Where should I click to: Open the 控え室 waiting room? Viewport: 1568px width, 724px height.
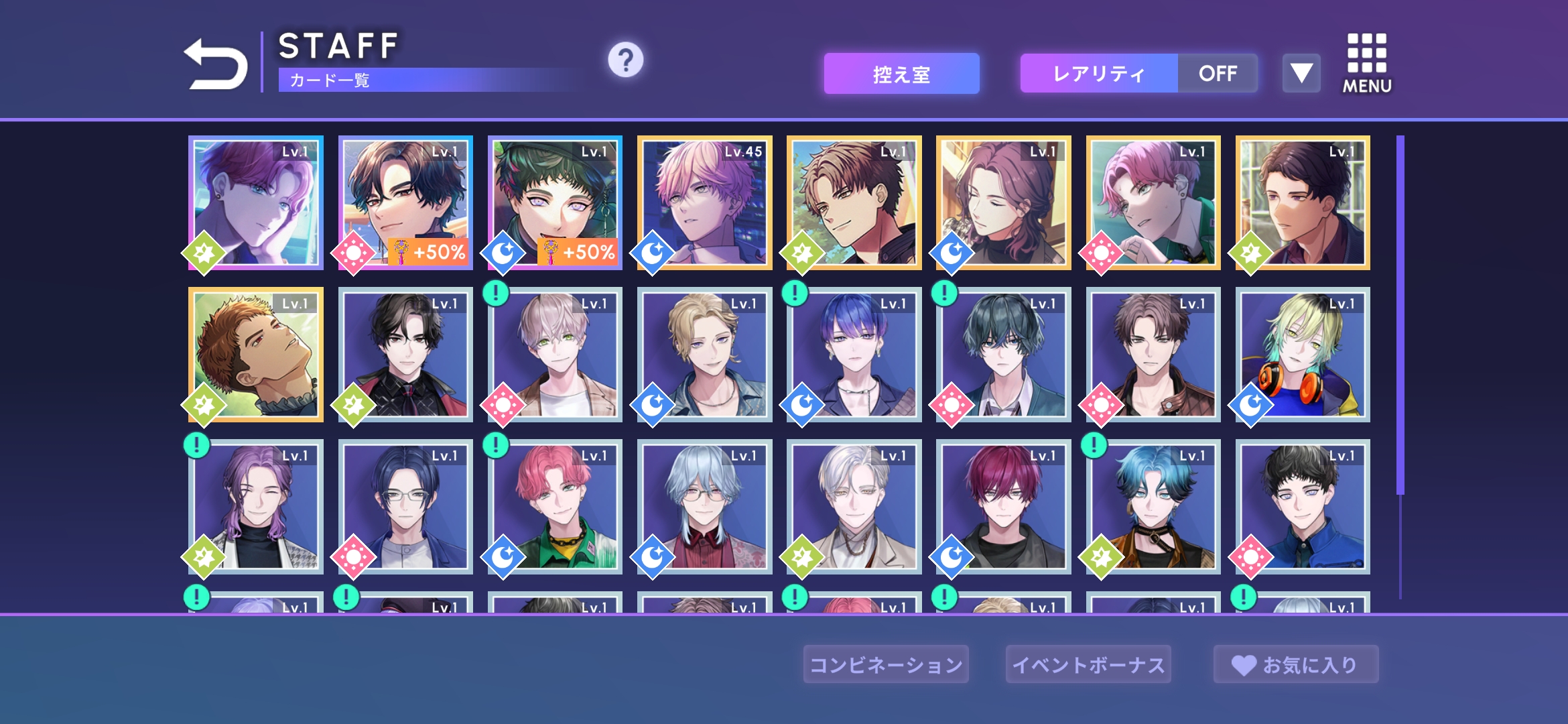click(901, 74)
